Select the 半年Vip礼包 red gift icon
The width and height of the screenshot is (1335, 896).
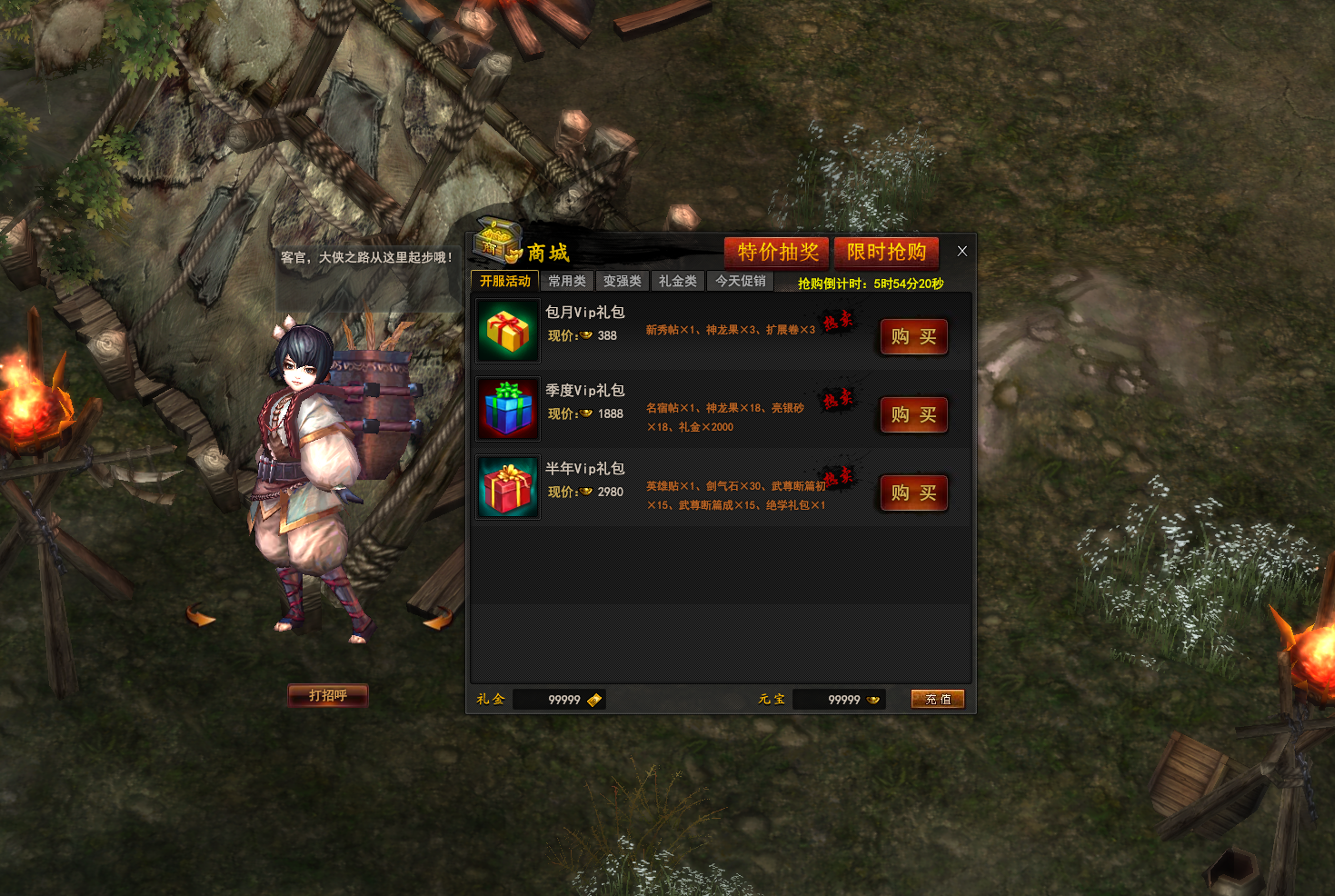click(508, 487)
